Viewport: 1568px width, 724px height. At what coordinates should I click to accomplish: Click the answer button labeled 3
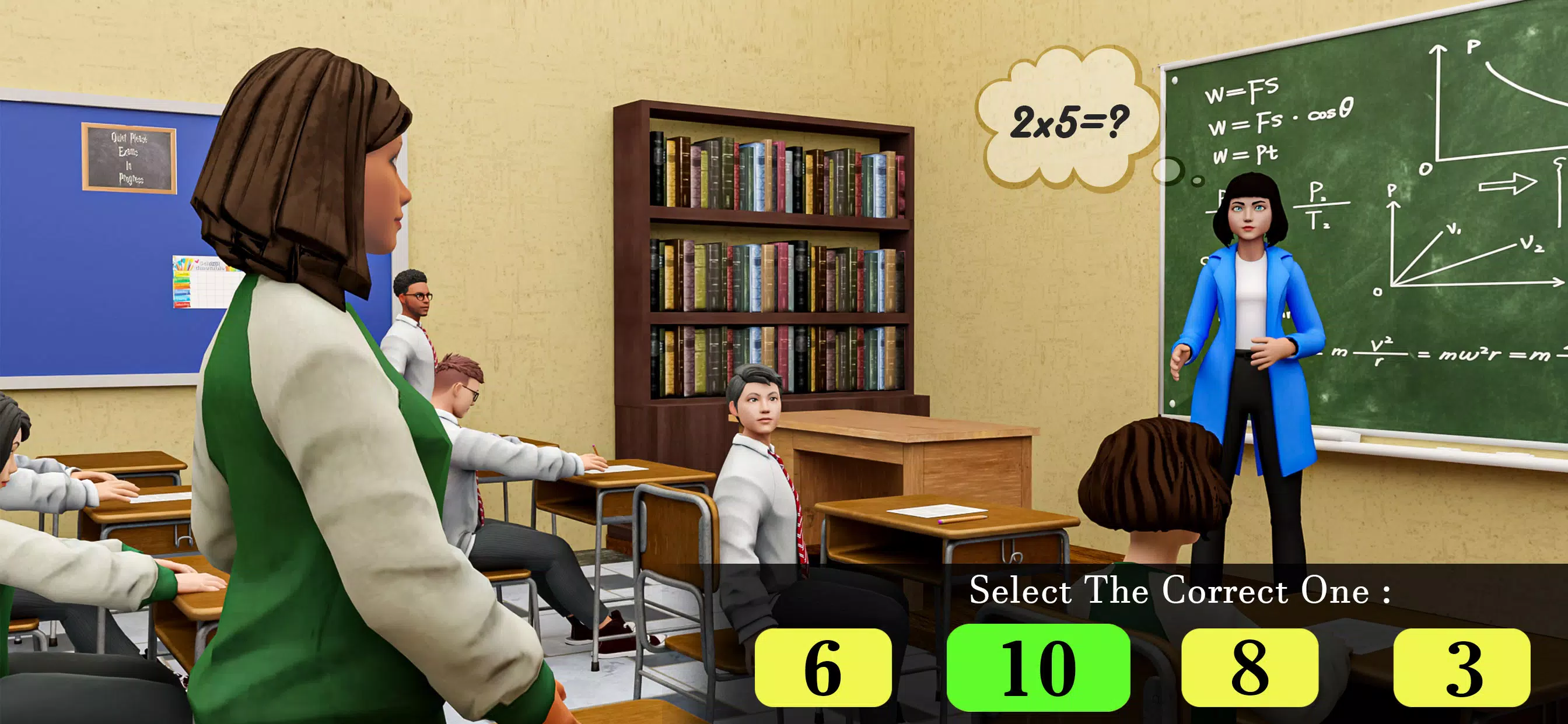tap(1462, 667)
